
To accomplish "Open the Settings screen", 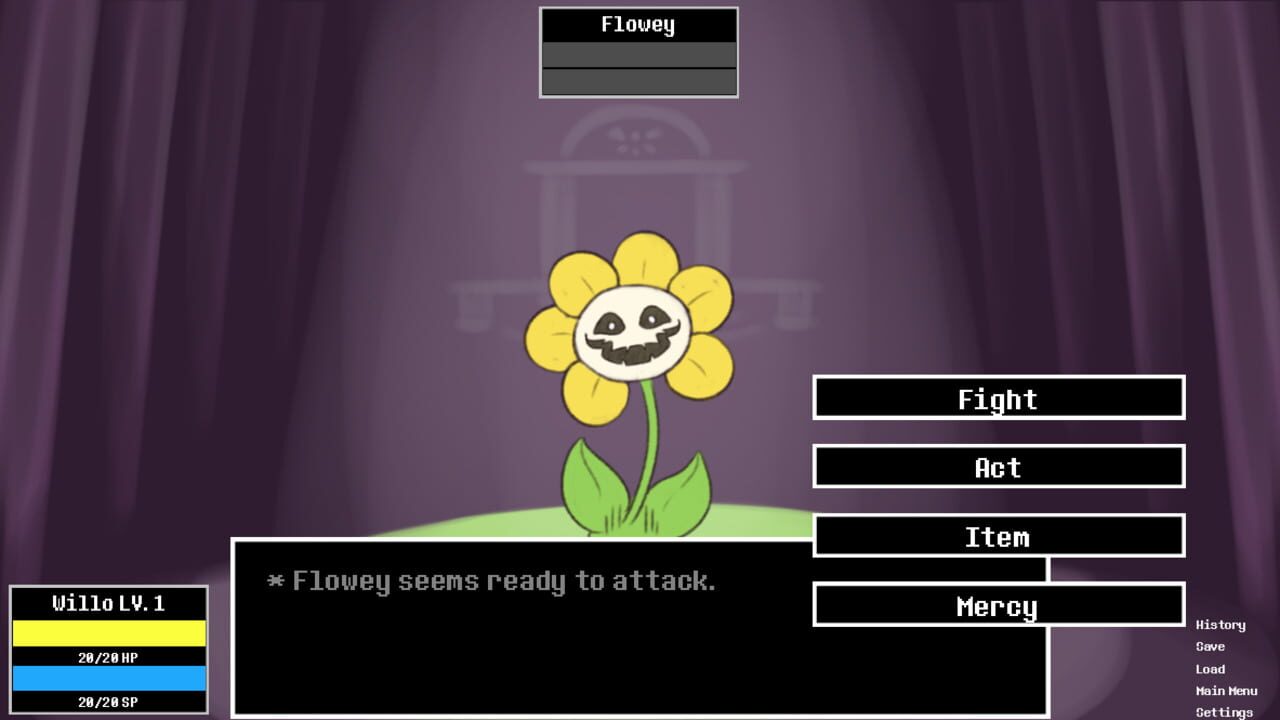I will pos(1222,712).
